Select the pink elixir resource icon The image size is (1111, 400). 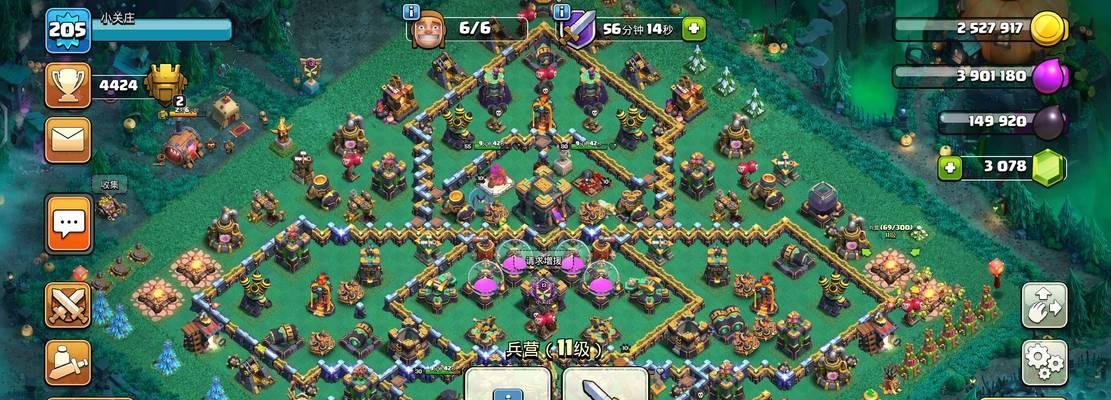pyautogui.click(x=1047, y=76)
